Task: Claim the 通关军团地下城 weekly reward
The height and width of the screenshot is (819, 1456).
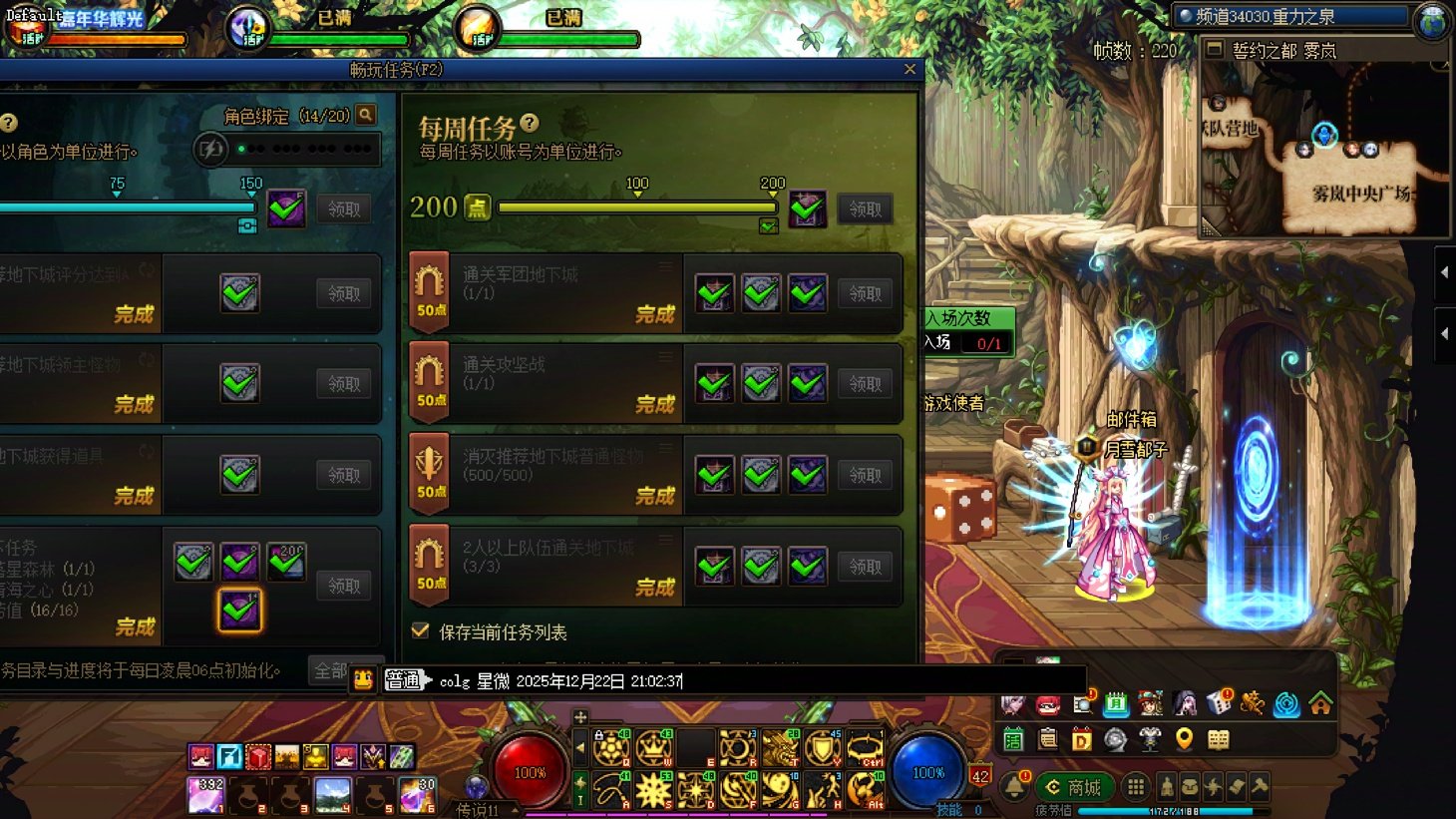Action: [865, 293]
